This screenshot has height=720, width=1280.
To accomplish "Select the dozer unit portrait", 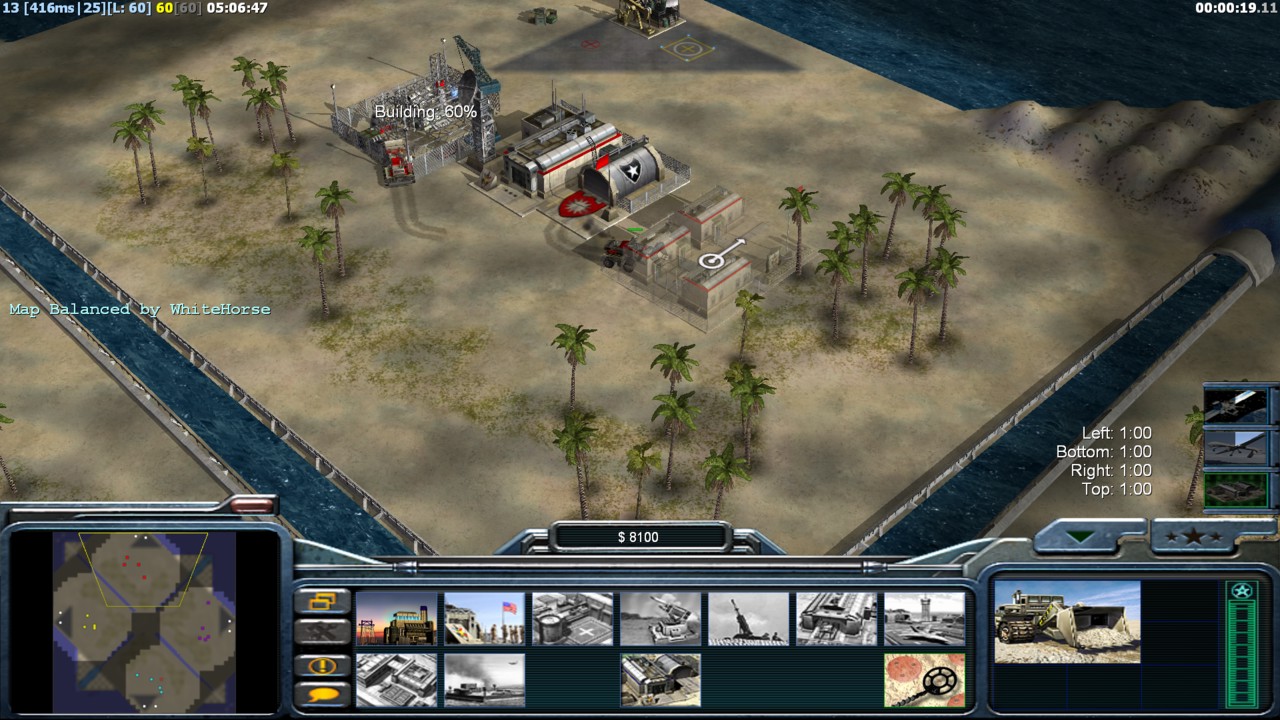I will tap(1067, 622).
